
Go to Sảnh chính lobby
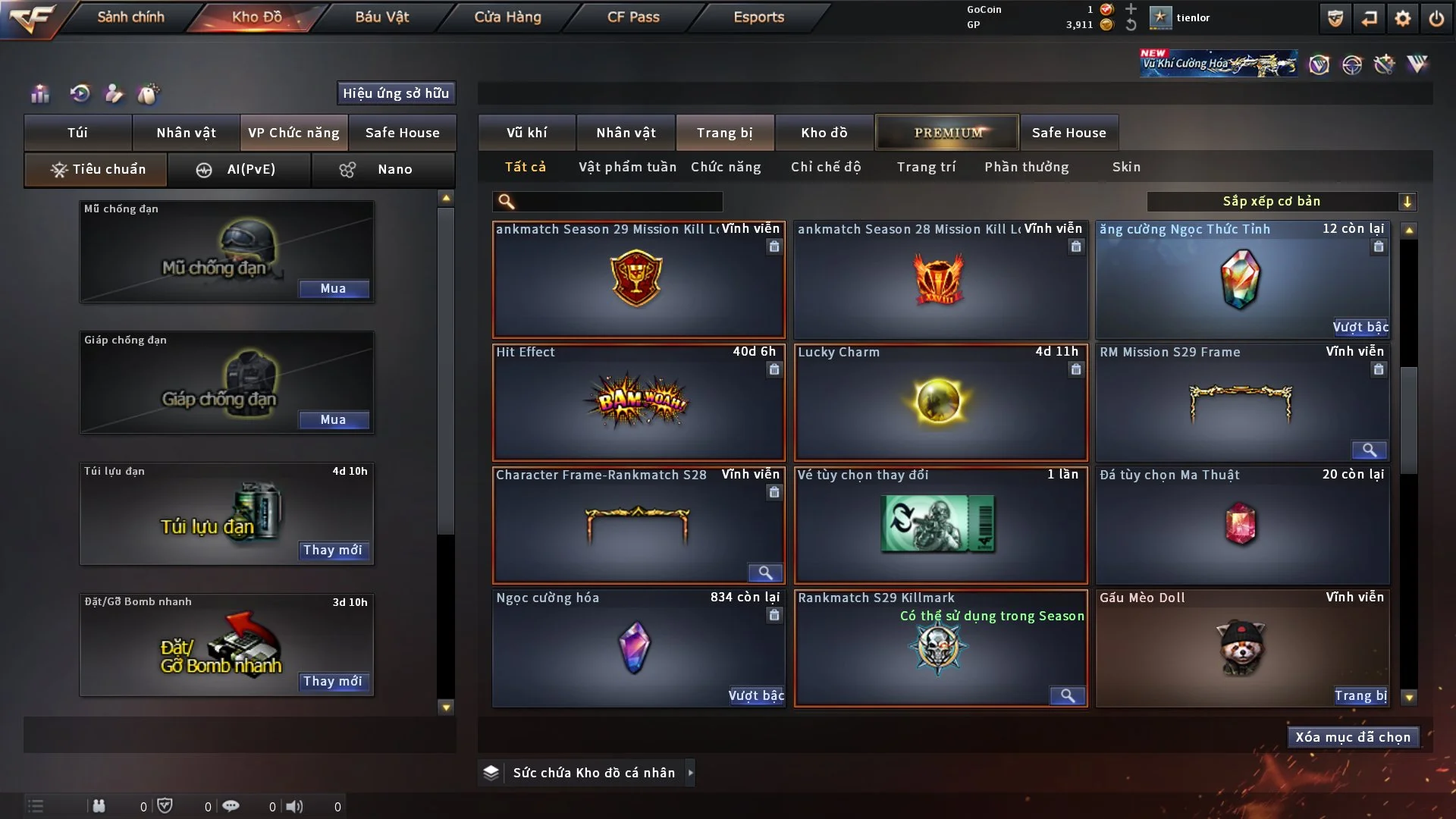click(130, 17)
